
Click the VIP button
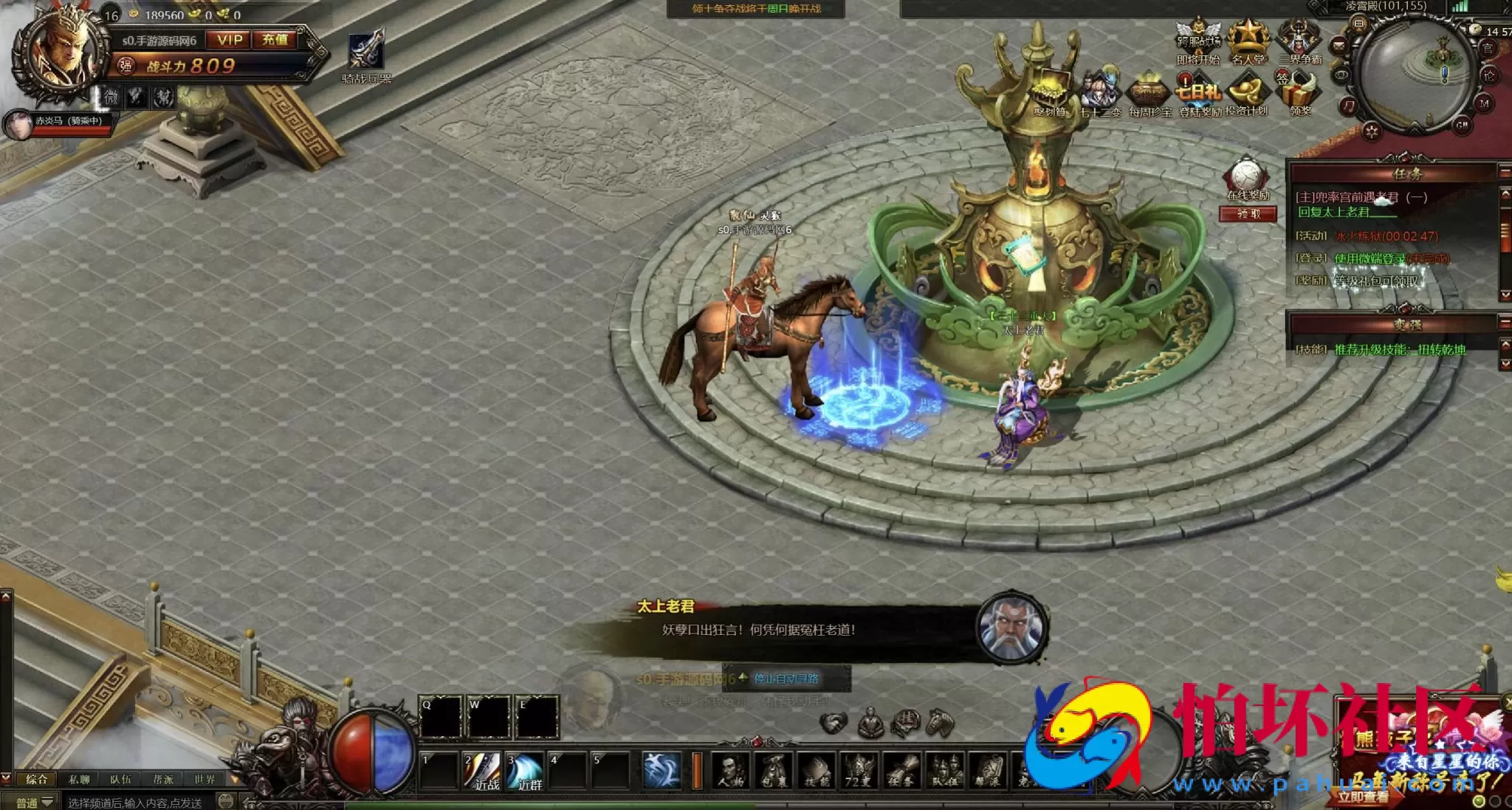pyautogui.click(x=230, y=40)
